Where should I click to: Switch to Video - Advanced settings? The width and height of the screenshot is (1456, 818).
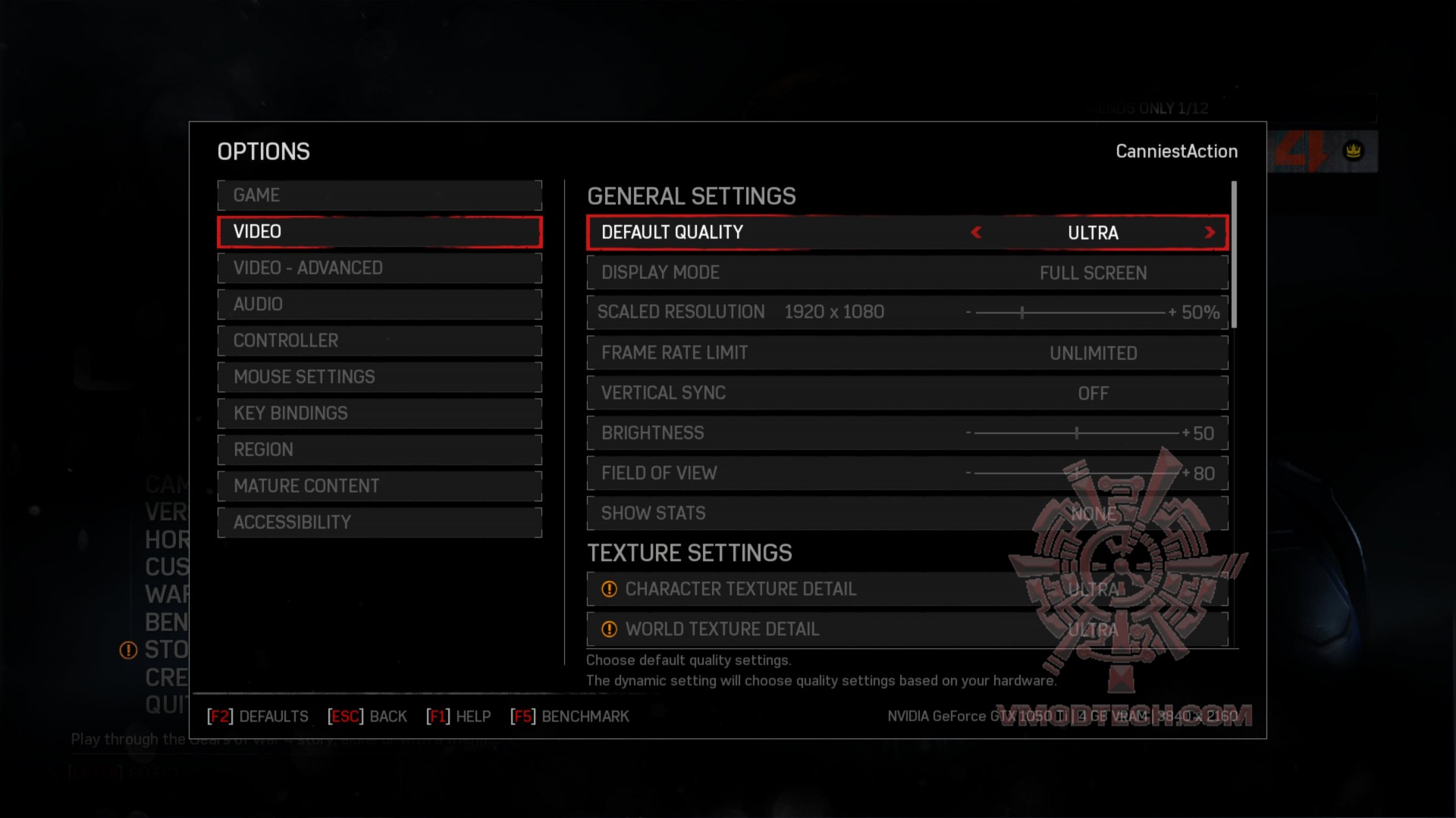[379, 268]
